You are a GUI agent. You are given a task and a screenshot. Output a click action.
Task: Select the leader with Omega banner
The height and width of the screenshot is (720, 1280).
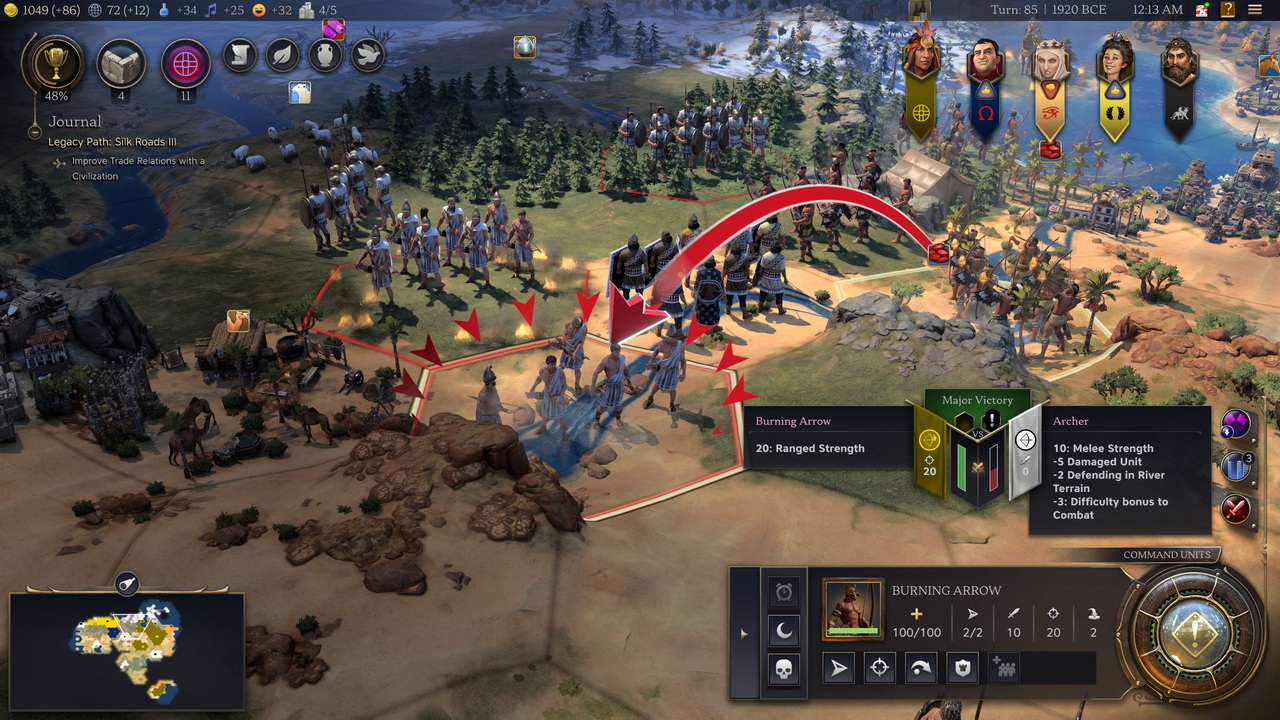coord(985,62)
